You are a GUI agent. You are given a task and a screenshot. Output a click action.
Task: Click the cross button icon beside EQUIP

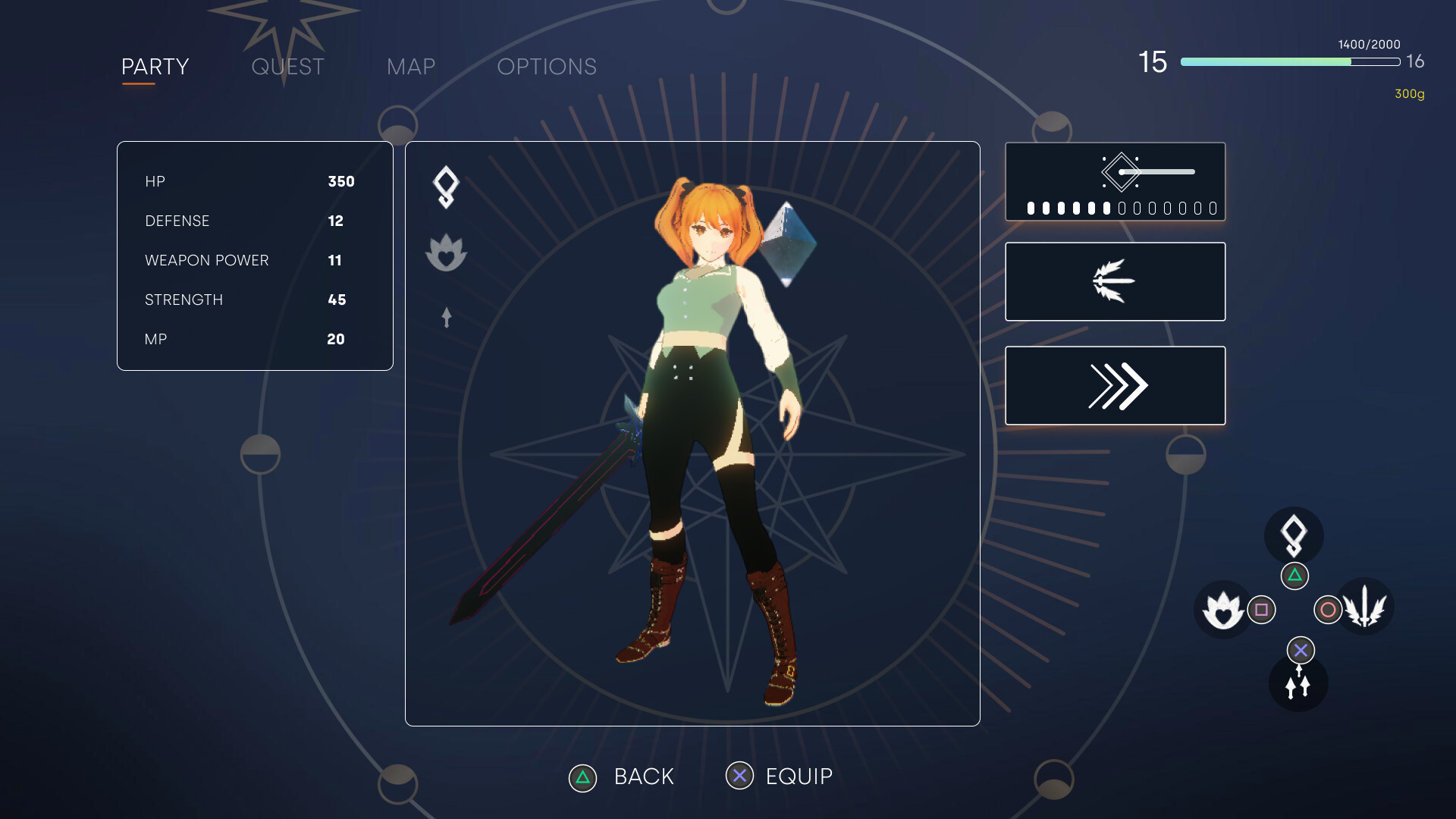click(x=741, y=776)
